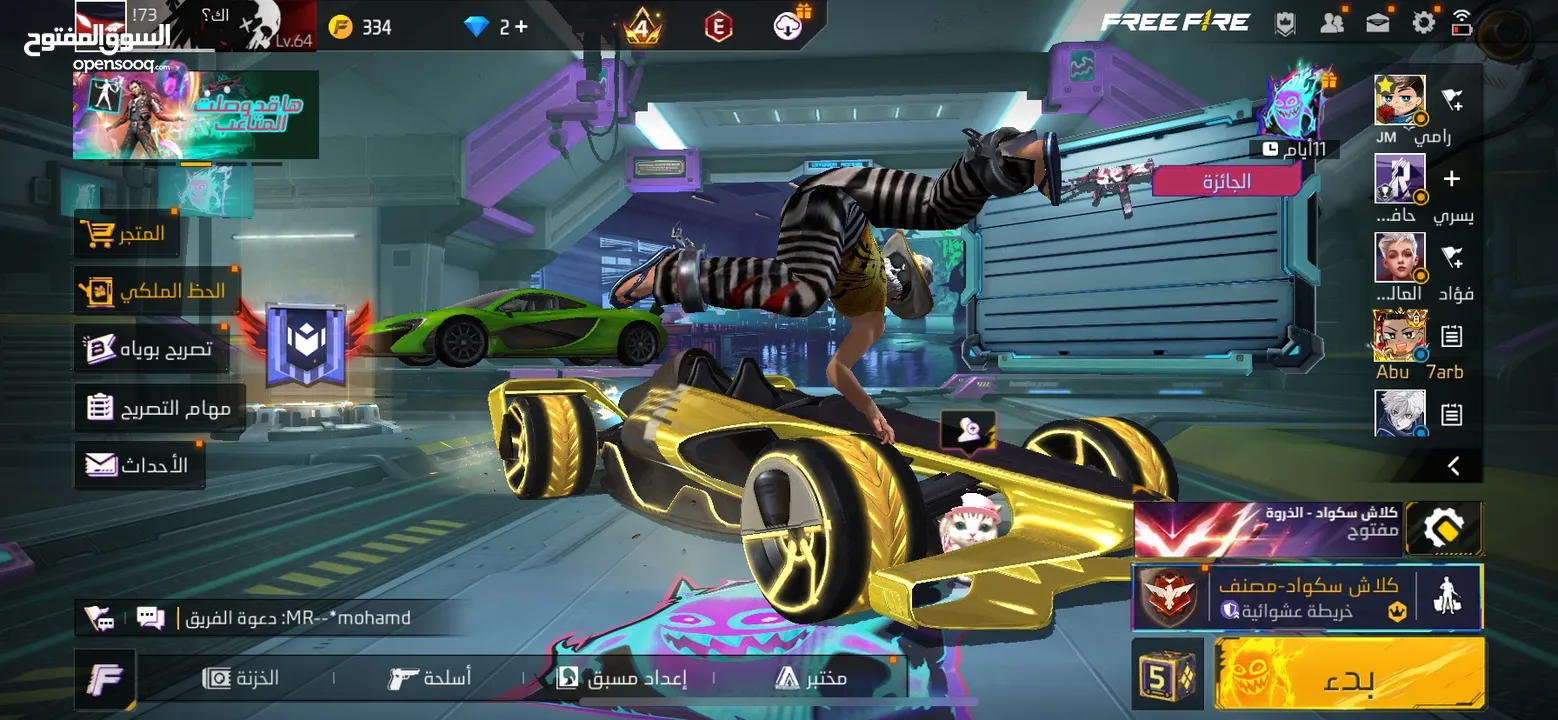
Task: Open the مختبر laboratory tab
Action: tap(811, 678)
